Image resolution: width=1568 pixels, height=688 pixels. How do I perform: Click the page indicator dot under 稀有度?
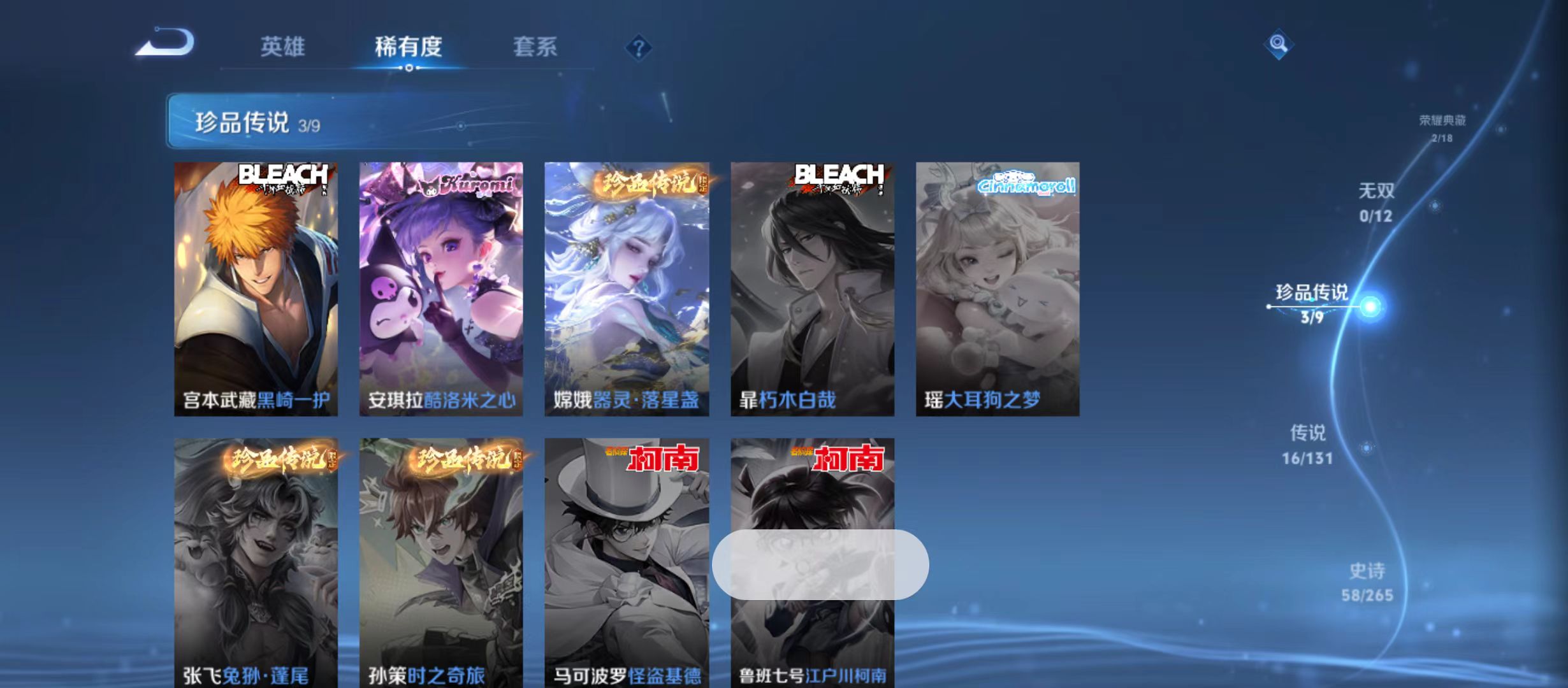[x=408, y=67]
